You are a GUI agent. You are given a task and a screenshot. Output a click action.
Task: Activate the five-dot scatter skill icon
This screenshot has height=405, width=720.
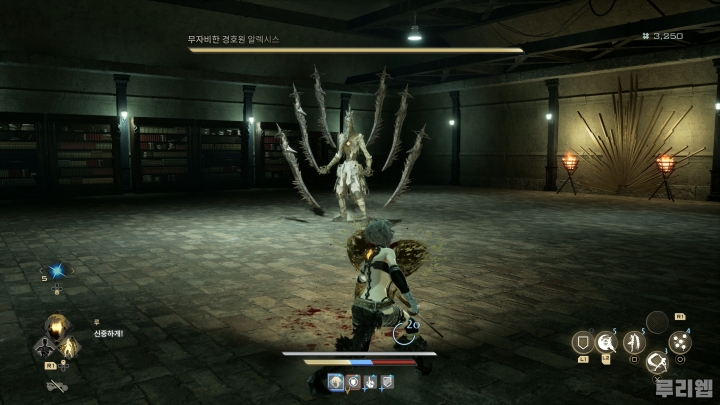pyautogui.click(x=680, y=343)
